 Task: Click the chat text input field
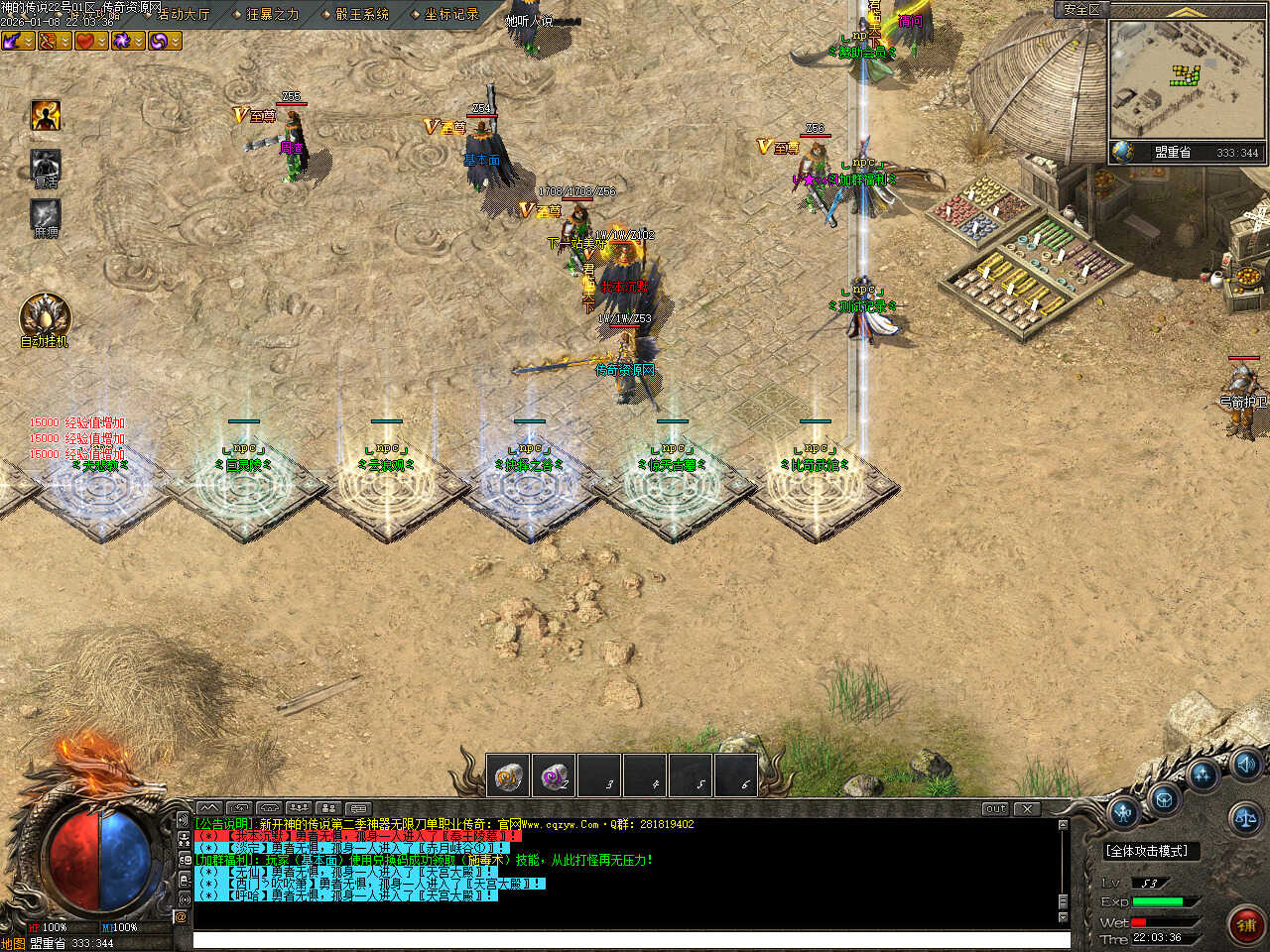point(631,940)
